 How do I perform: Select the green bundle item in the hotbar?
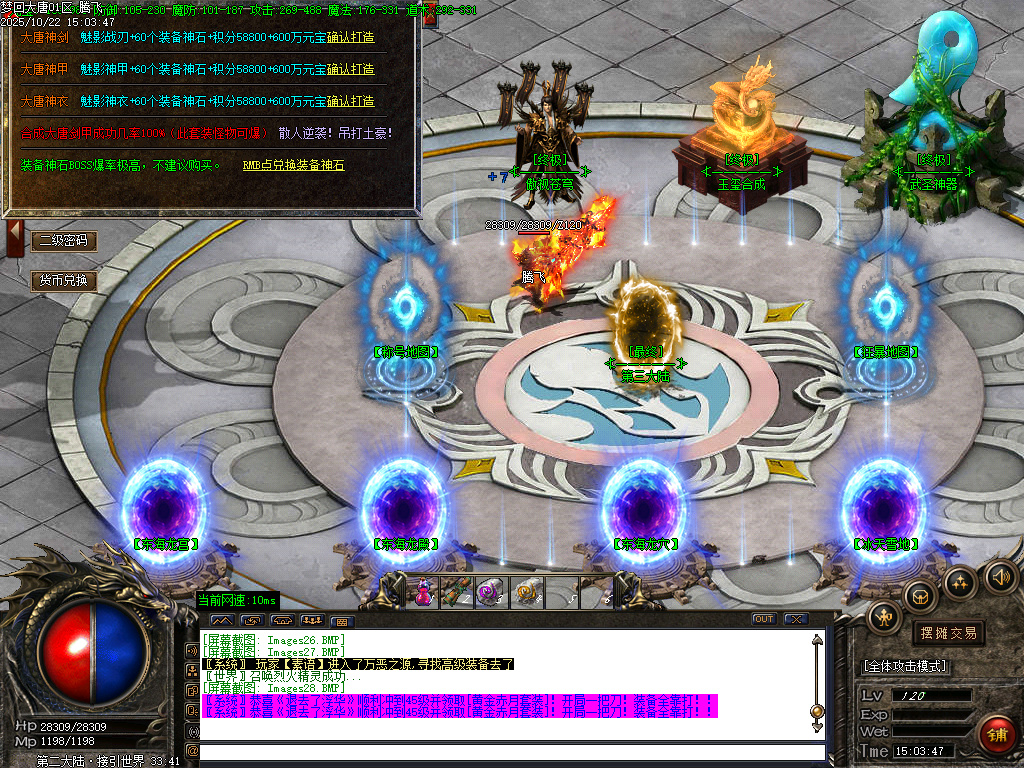click(x=456, y=592)
